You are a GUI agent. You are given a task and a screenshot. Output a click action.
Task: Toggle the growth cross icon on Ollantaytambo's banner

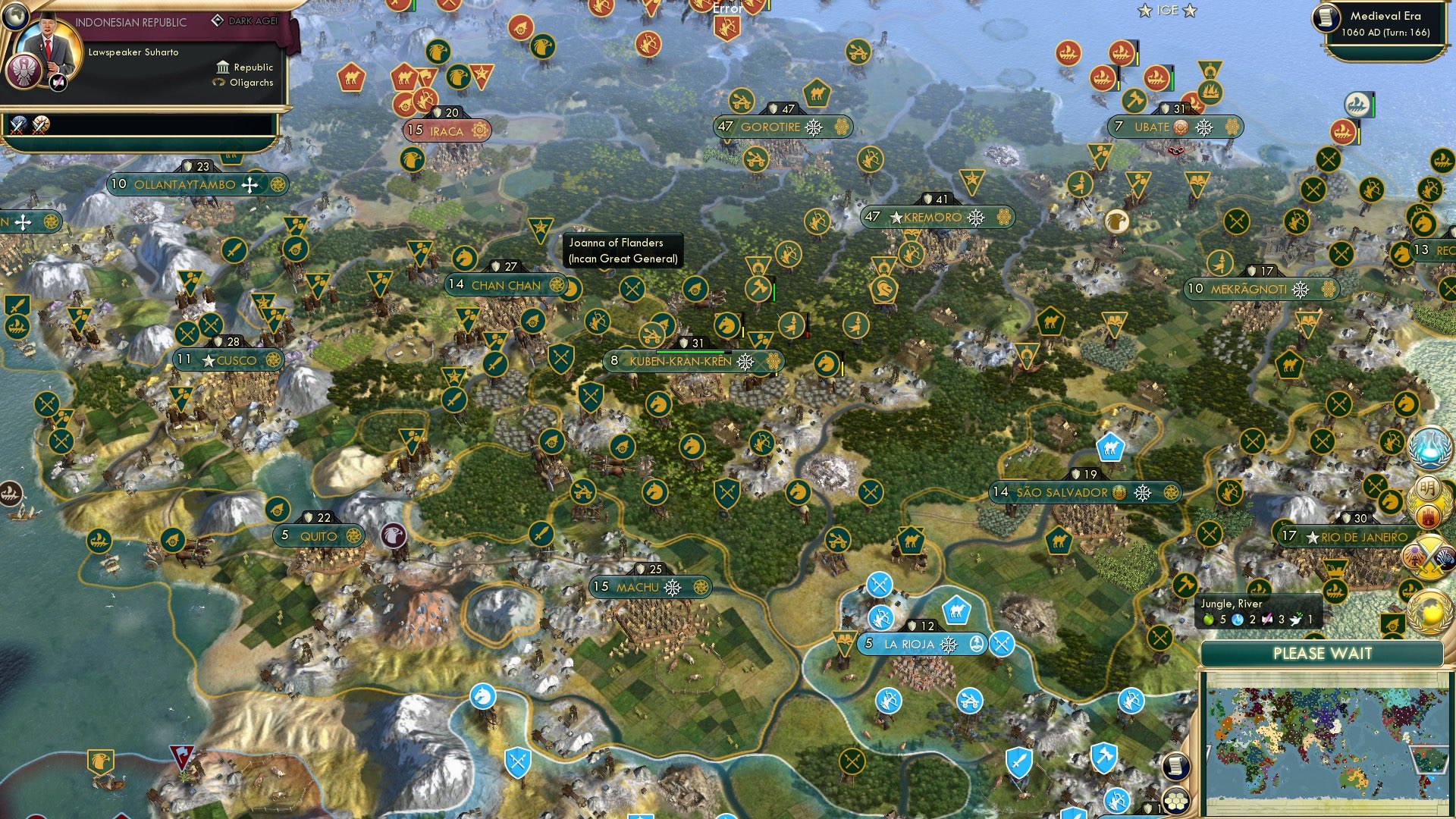248,184
